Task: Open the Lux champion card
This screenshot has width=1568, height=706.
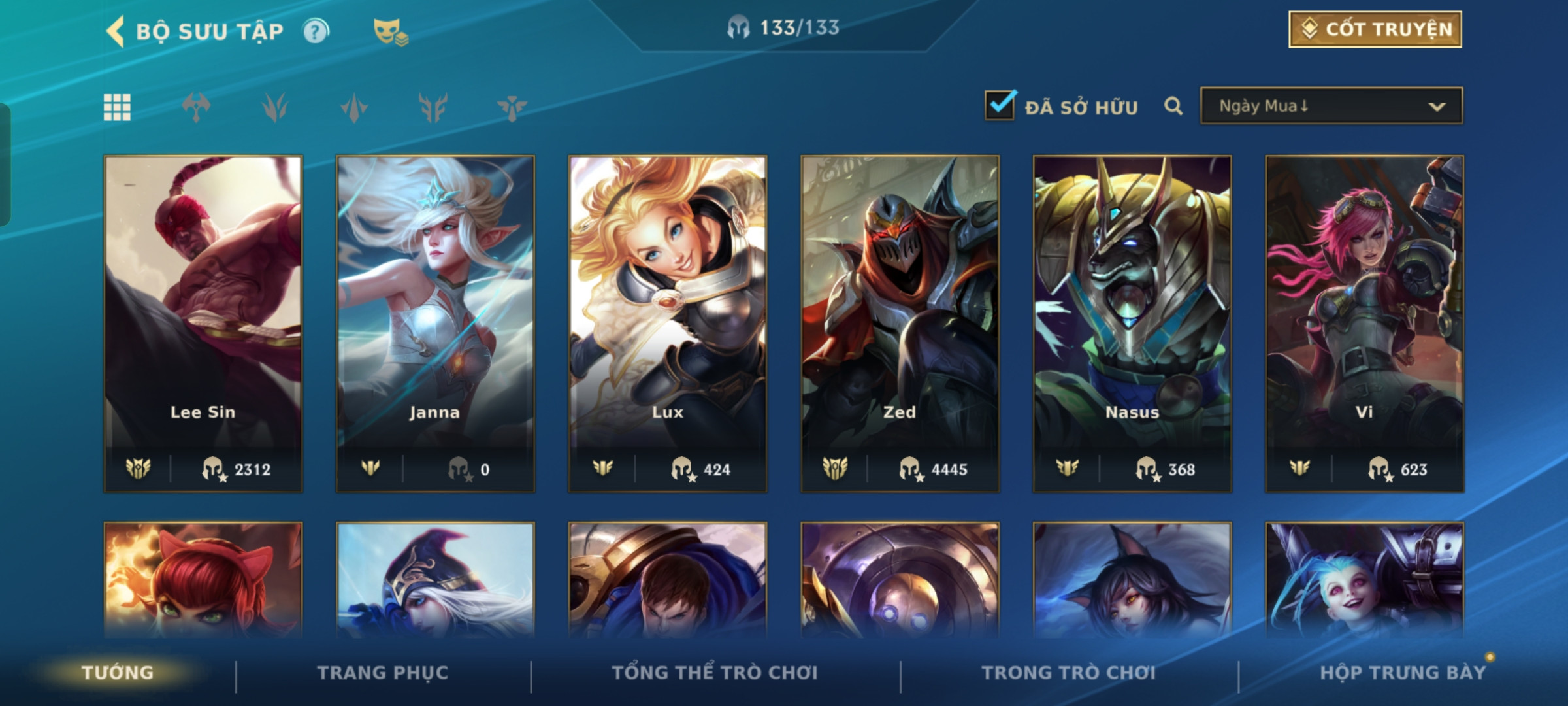Action: (x=668, y=323)
